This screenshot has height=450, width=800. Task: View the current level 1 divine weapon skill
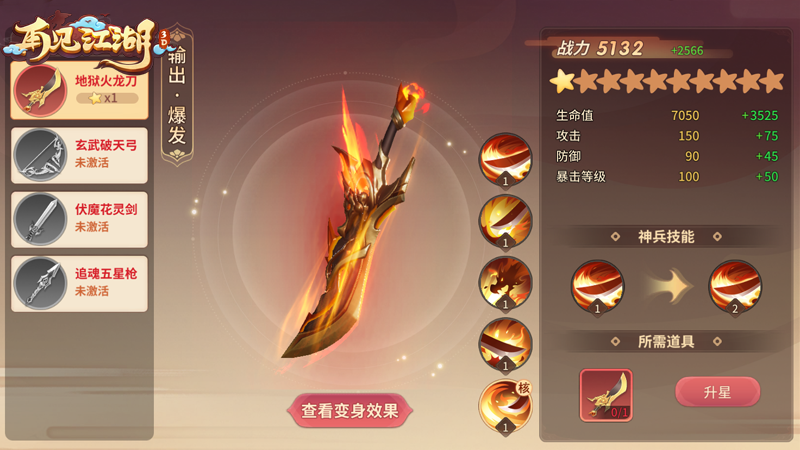(x=597, y=286)
